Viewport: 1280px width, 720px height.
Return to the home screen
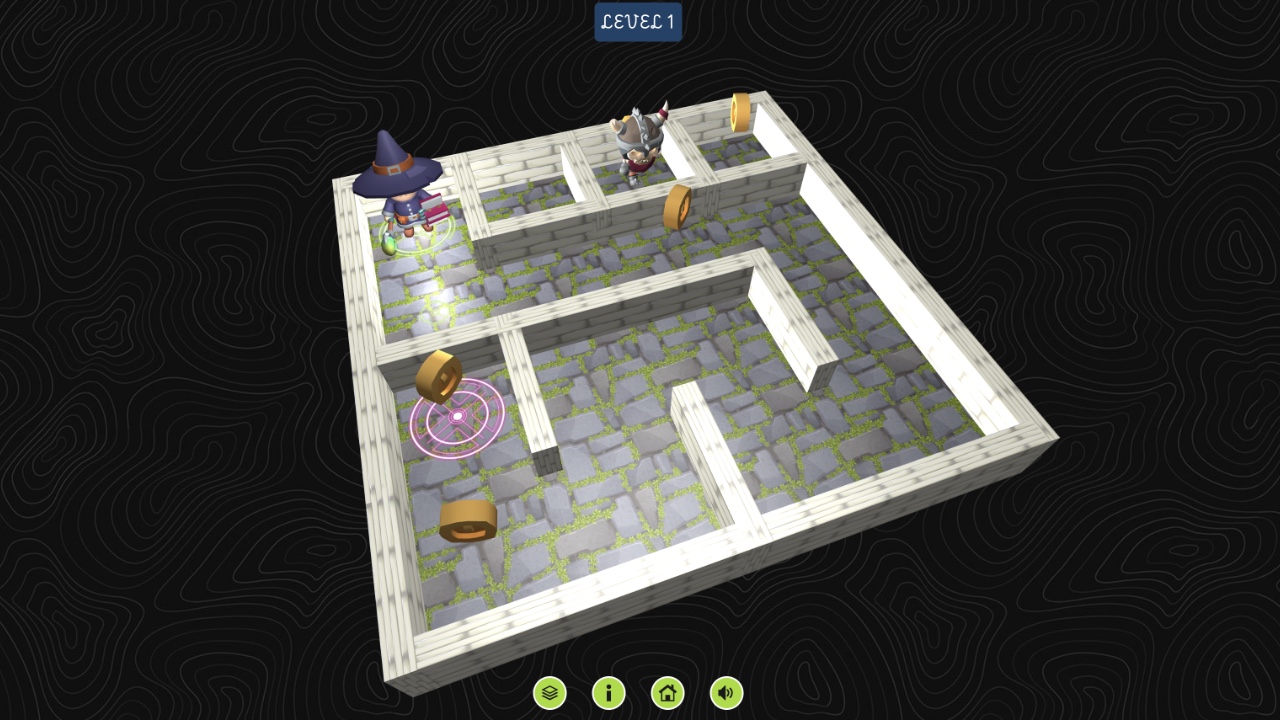tap(668, 692)
